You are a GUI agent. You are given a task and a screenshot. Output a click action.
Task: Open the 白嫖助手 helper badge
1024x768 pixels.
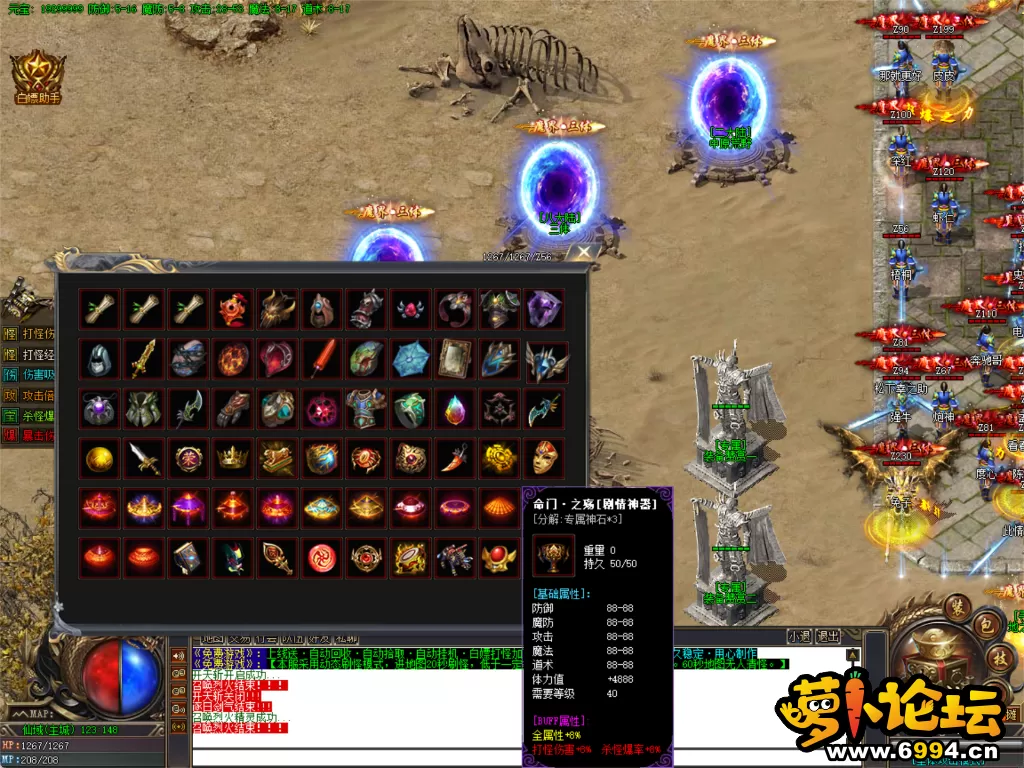[38, 76]
